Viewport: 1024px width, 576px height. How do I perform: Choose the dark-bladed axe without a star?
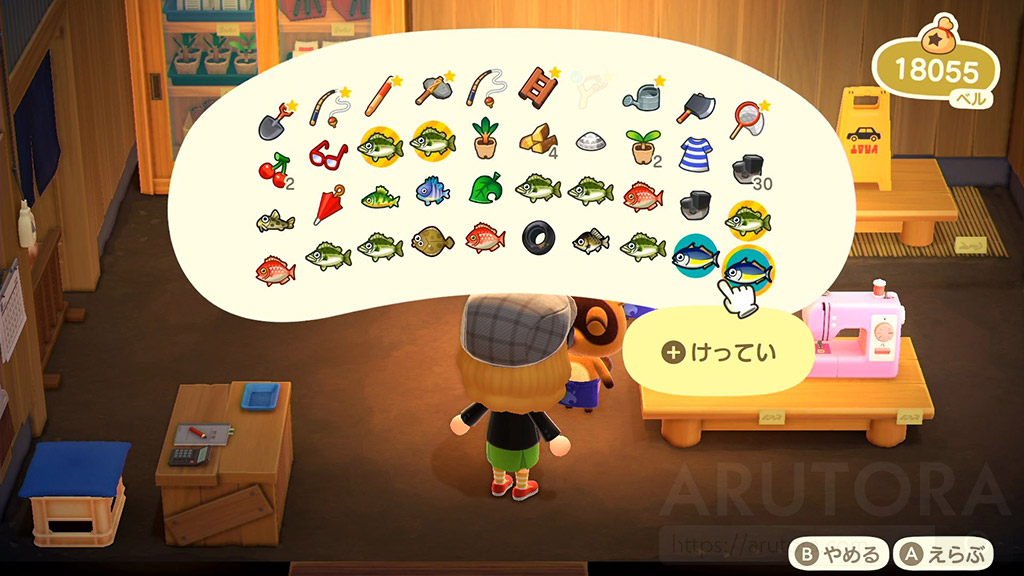[x=695, y=107]
